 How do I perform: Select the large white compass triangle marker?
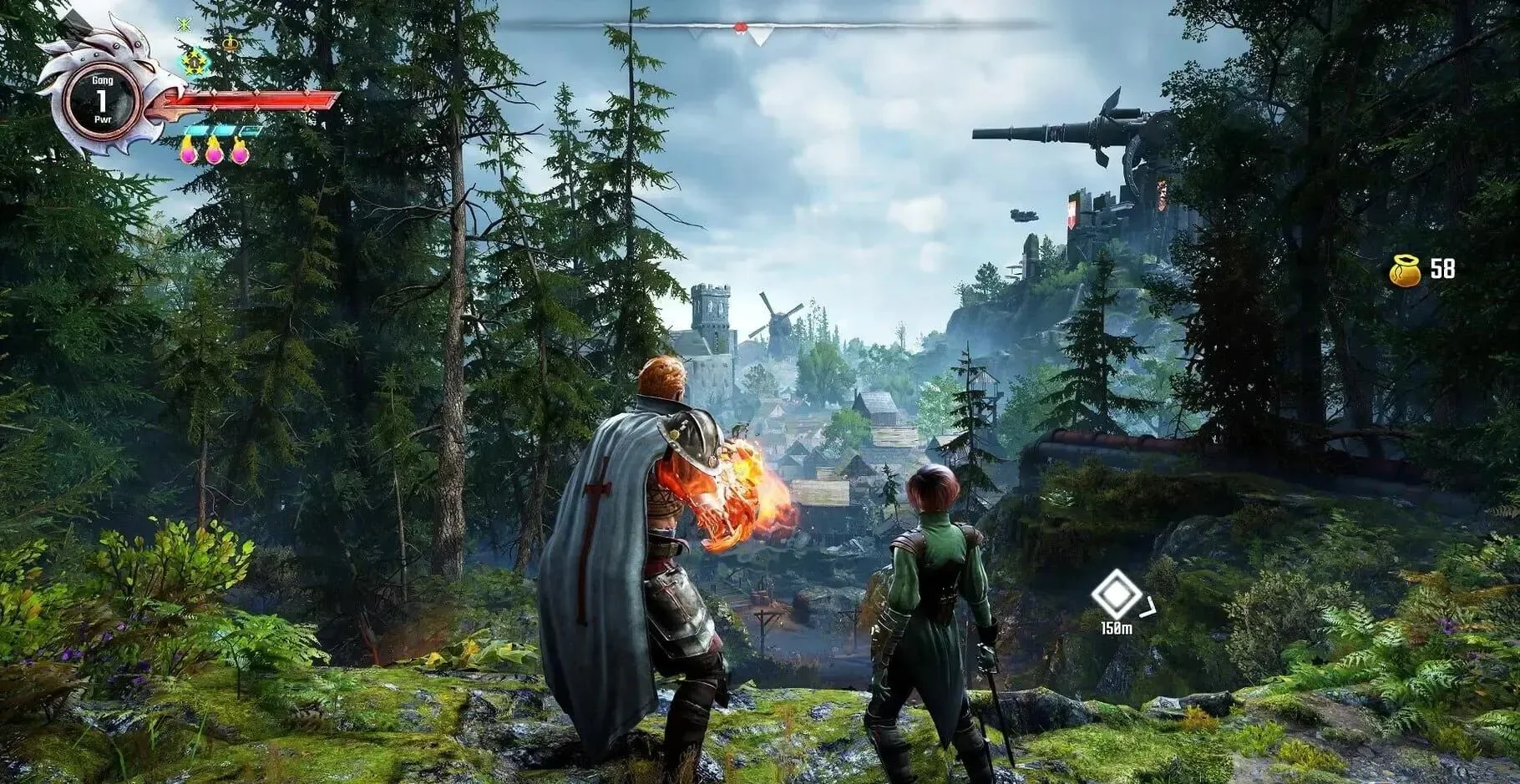click(759, 36)
